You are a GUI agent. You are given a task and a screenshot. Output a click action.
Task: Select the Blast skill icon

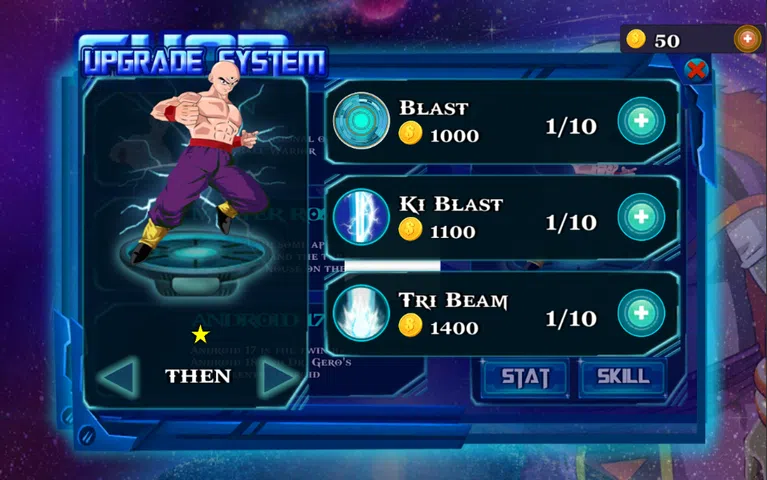tap(361, 121)
